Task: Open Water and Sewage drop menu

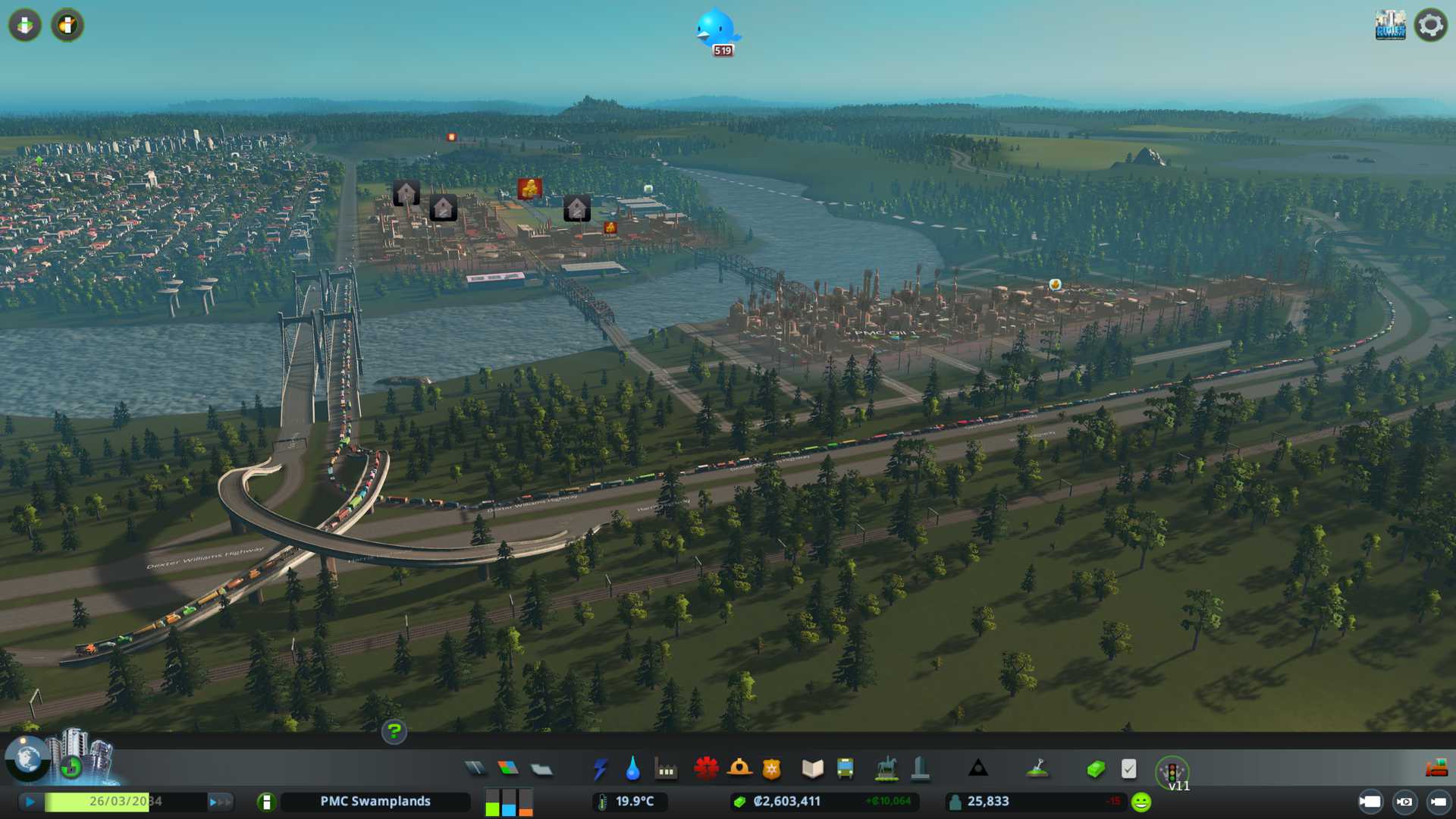Action: 632,770
